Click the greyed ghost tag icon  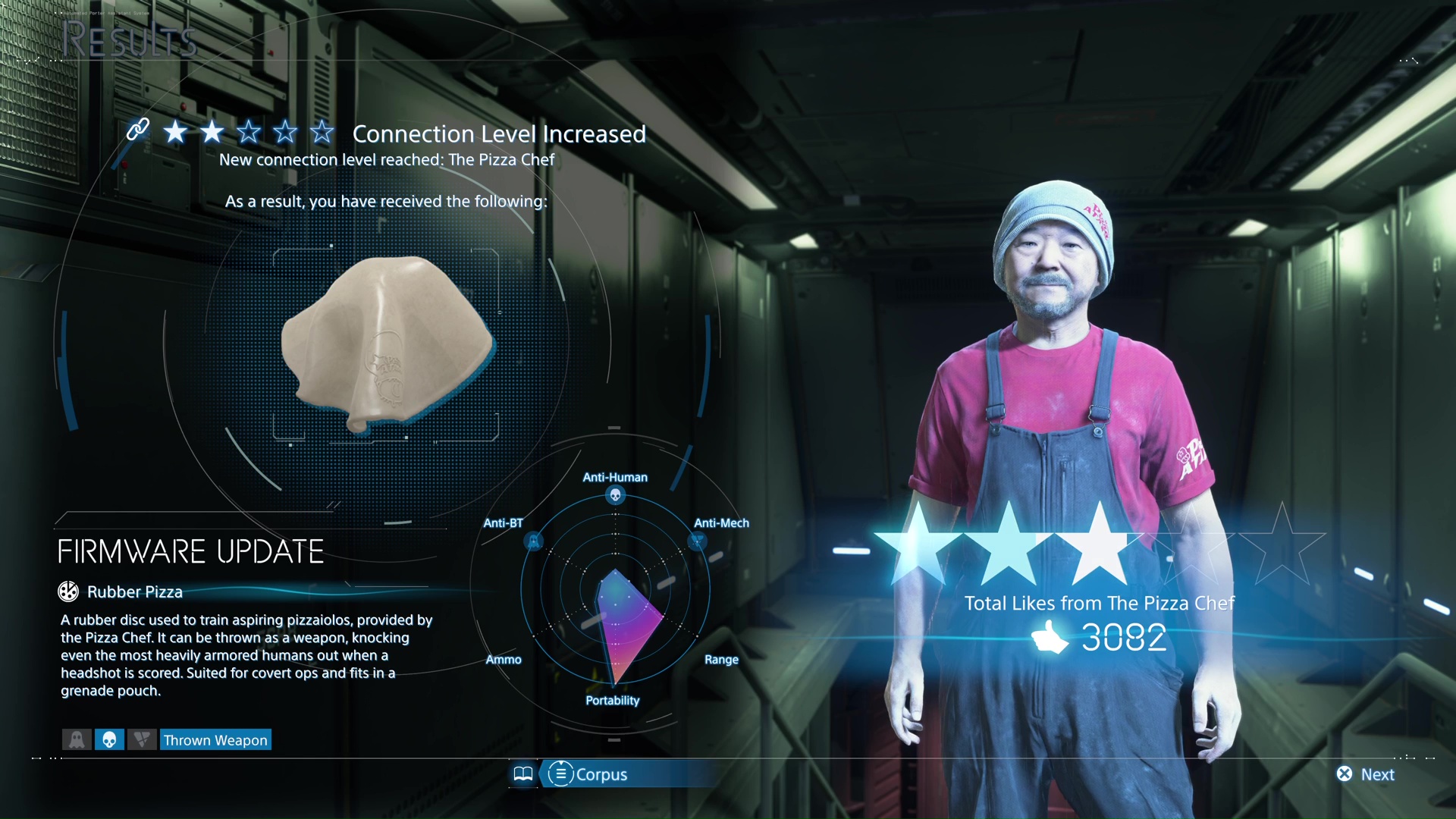tap(77, 740)
